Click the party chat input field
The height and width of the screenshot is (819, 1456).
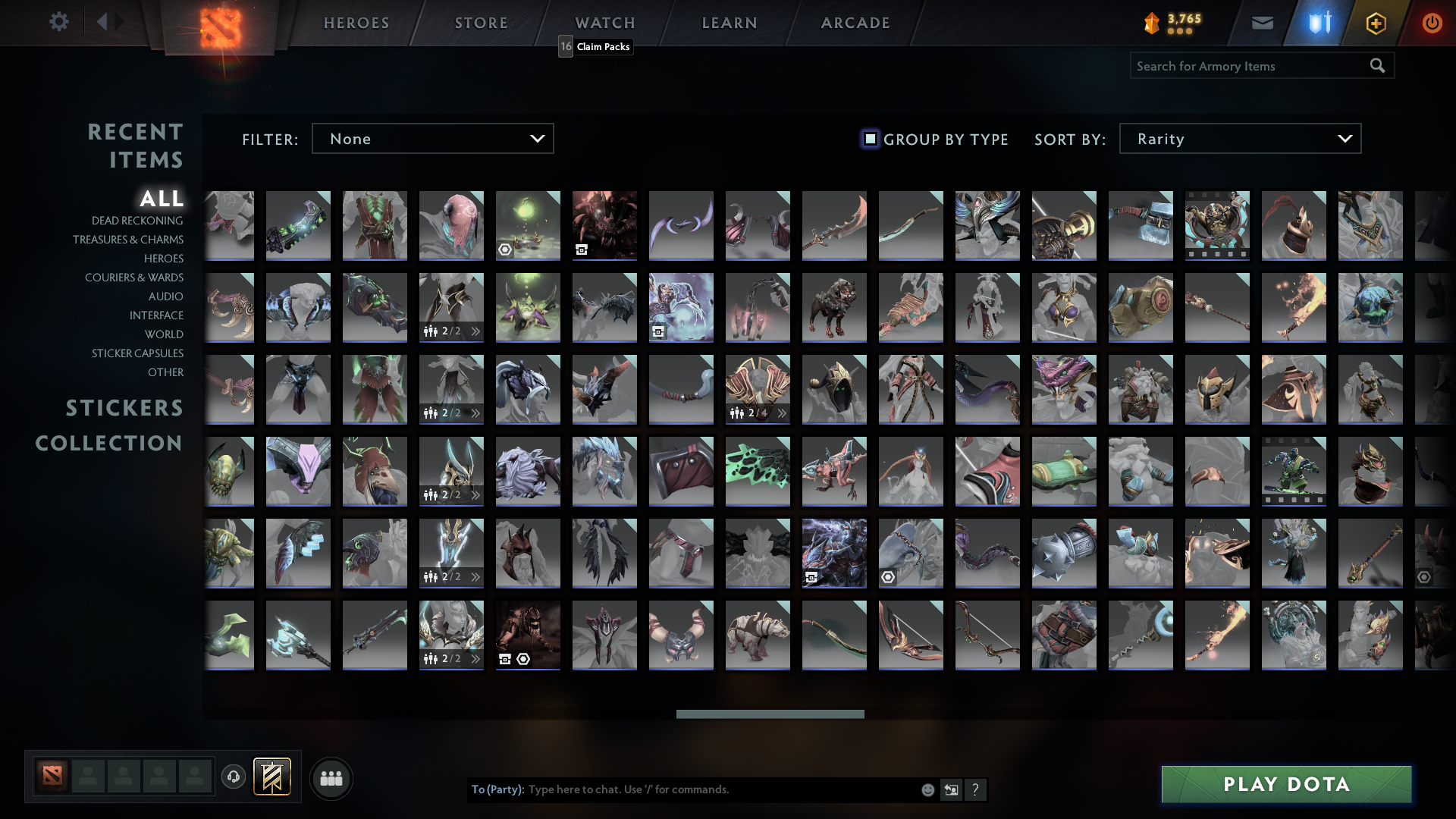tap(682, 789)
